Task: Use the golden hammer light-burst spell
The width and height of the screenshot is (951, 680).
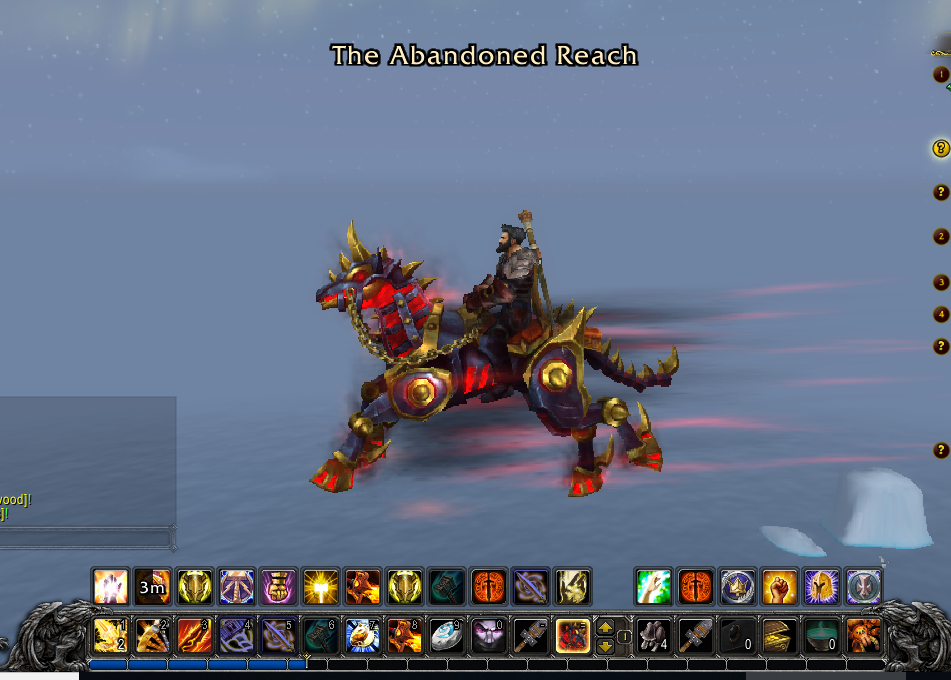Action: click(x=320, y=587)
